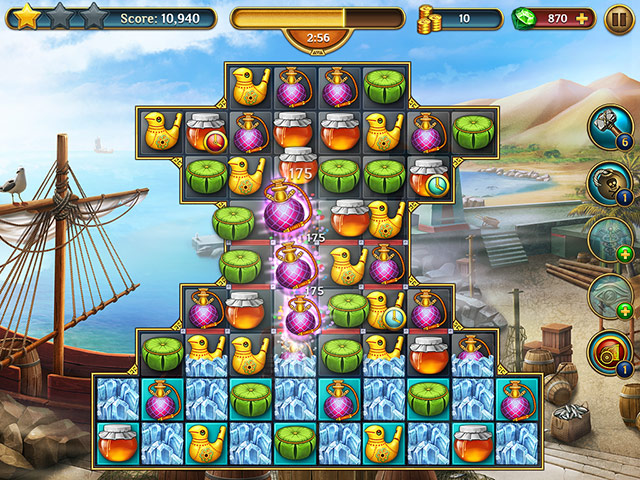Buy more green gems with the plus button
Viewport: 640px width, 480px height.
pos(581,19)
